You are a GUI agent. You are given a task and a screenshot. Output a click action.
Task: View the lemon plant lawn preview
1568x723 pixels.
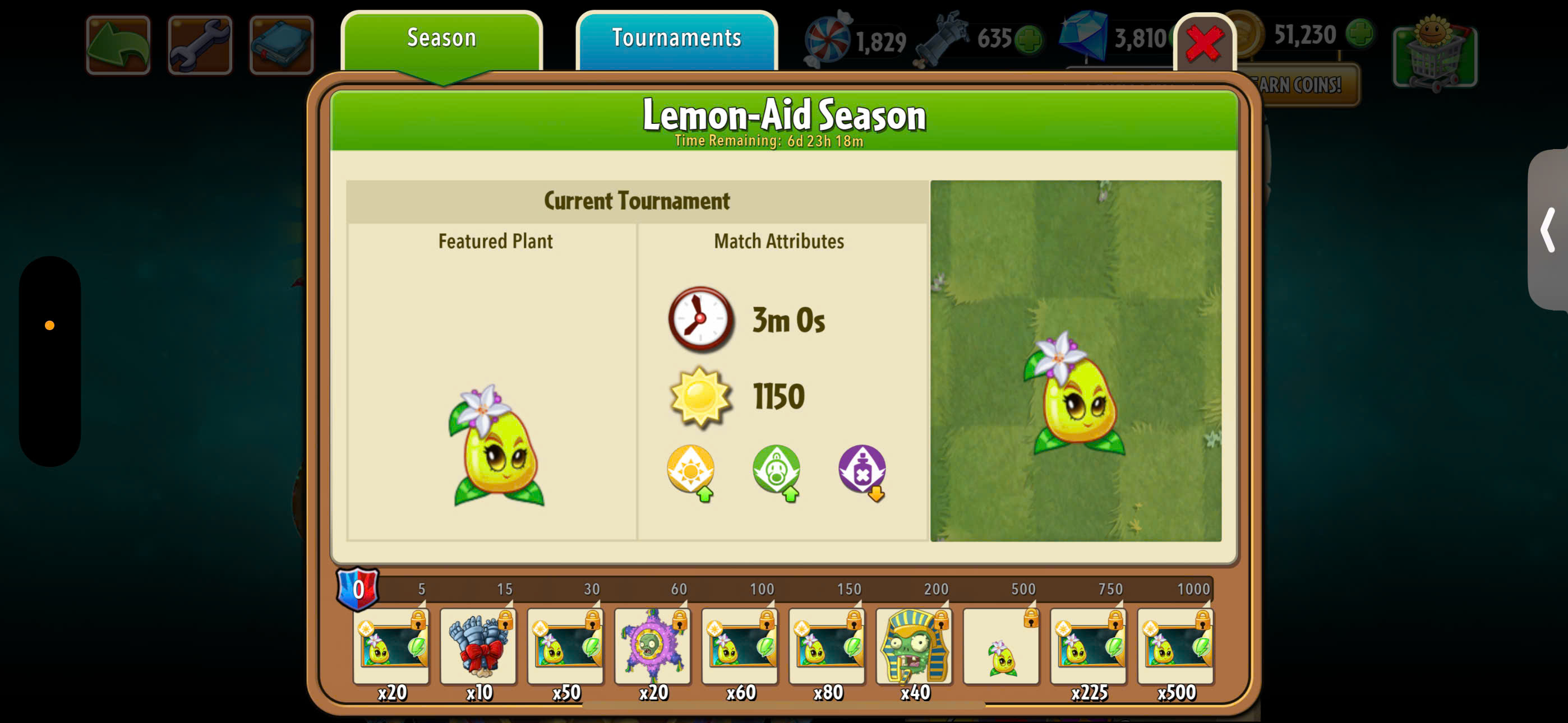(x=1076, y=360)
